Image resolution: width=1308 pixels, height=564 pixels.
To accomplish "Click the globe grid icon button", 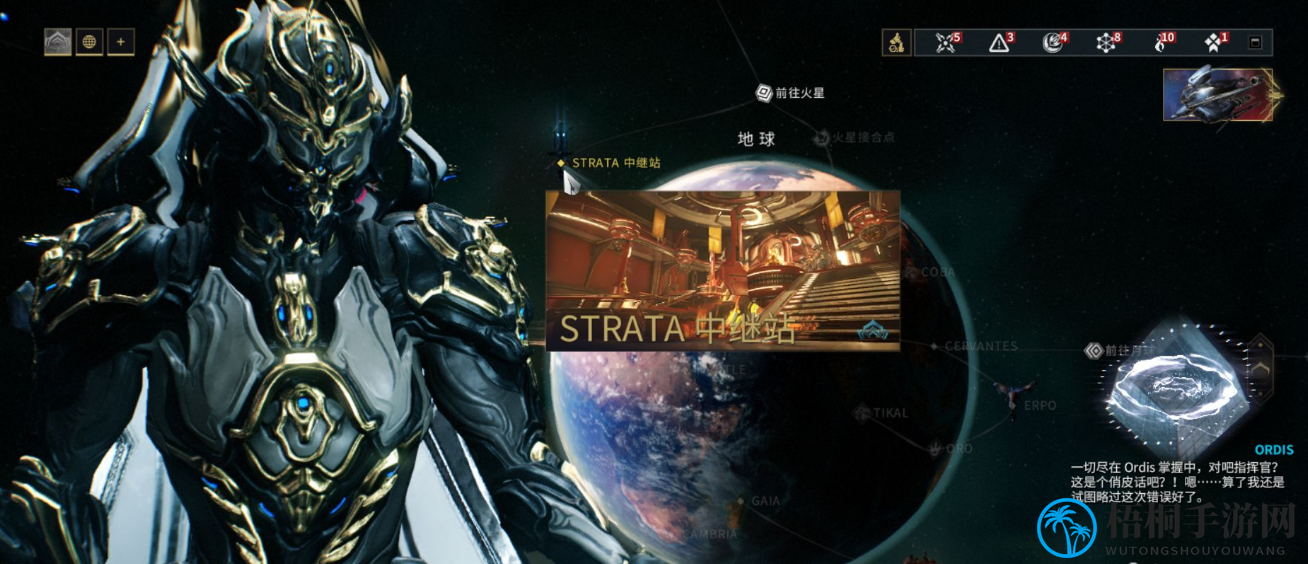I will [90, 42].
